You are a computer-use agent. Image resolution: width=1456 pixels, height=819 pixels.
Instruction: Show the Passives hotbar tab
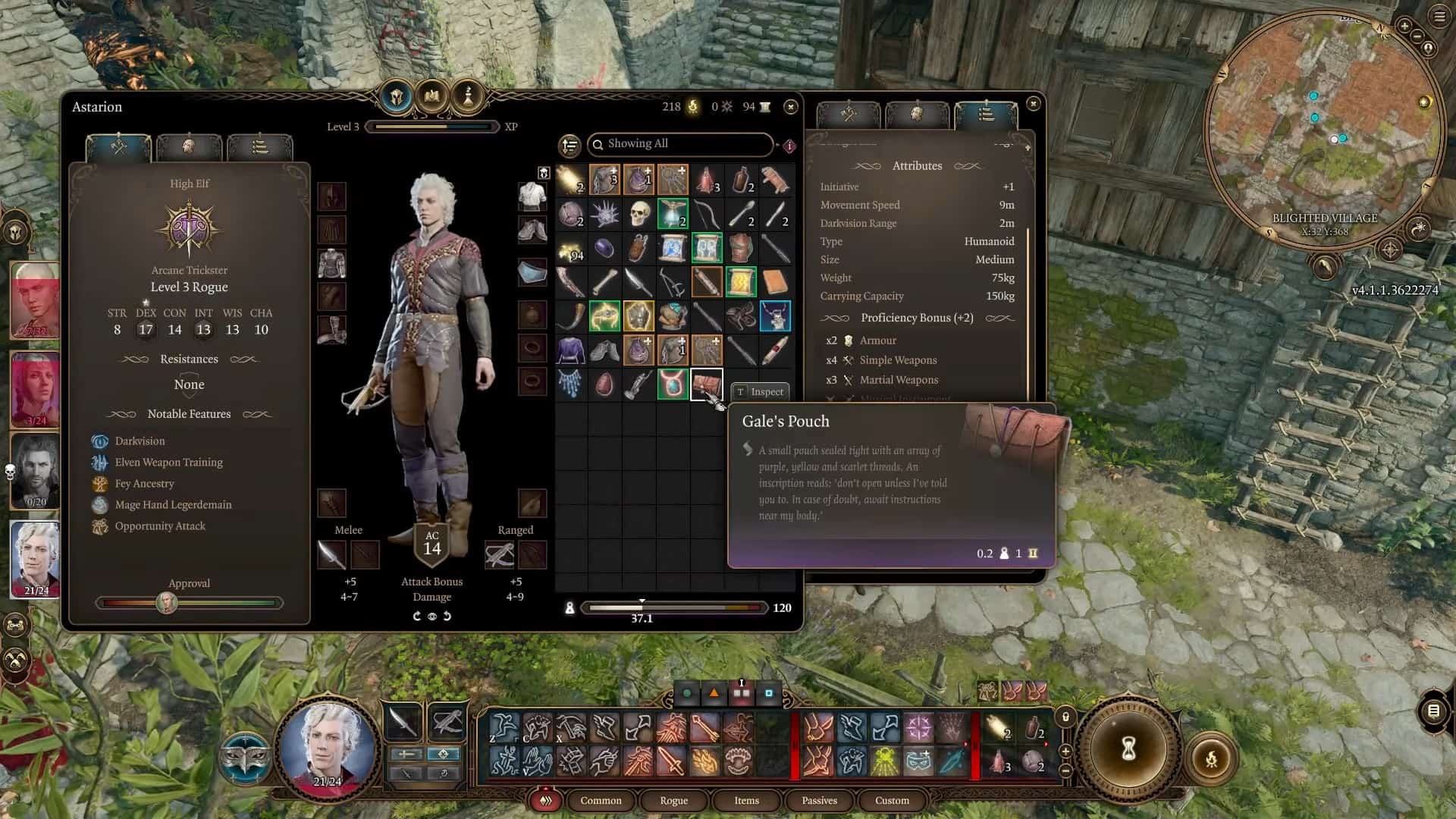(819, 800)
